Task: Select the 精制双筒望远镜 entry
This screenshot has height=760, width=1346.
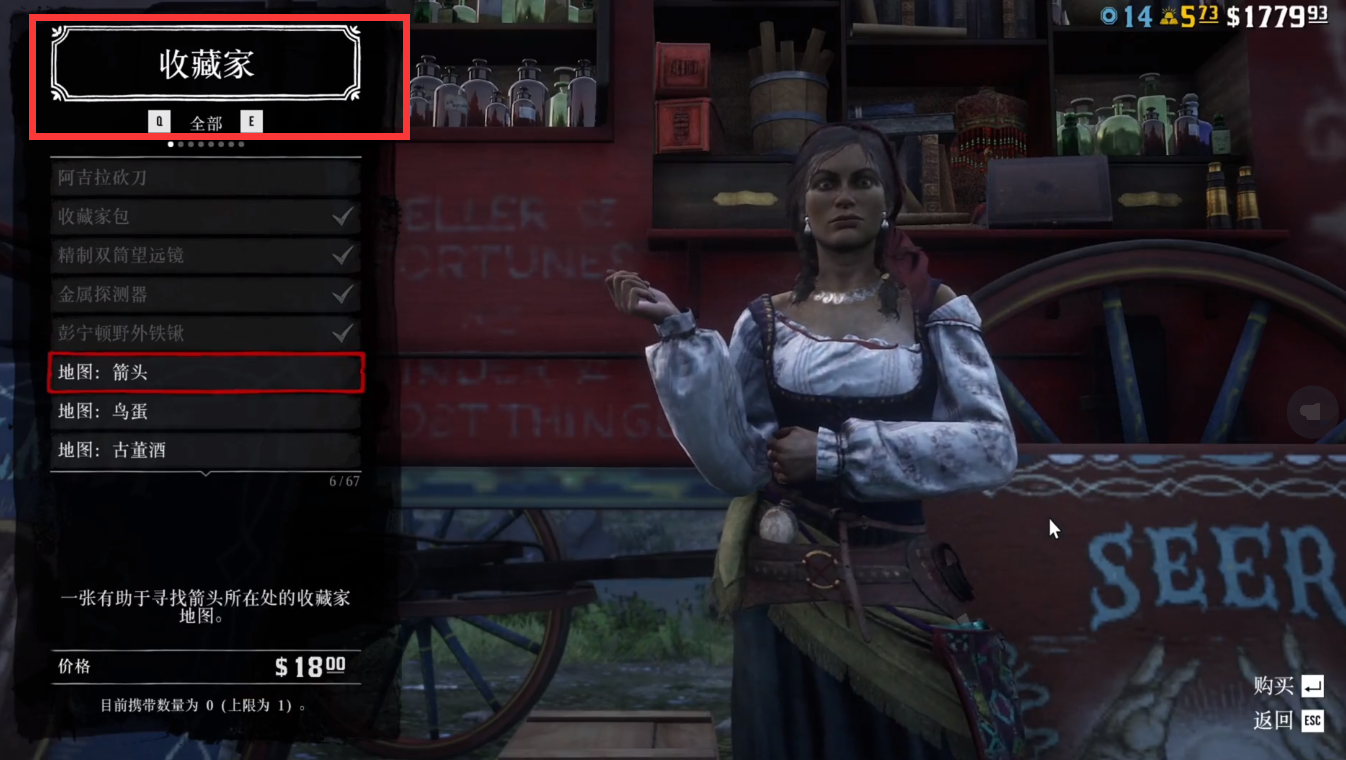Action: pos(205,255)
